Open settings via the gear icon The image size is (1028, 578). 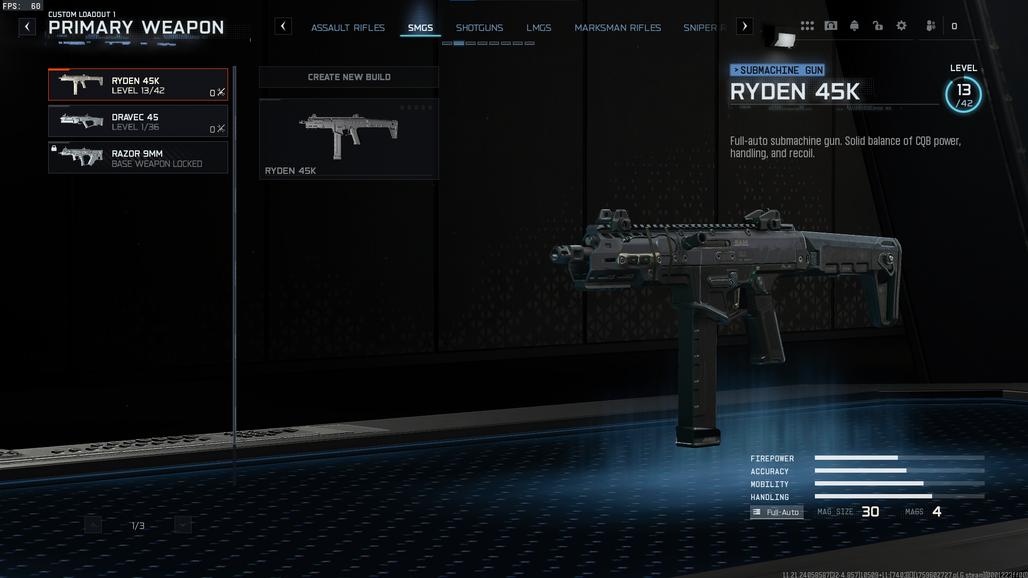901,26
